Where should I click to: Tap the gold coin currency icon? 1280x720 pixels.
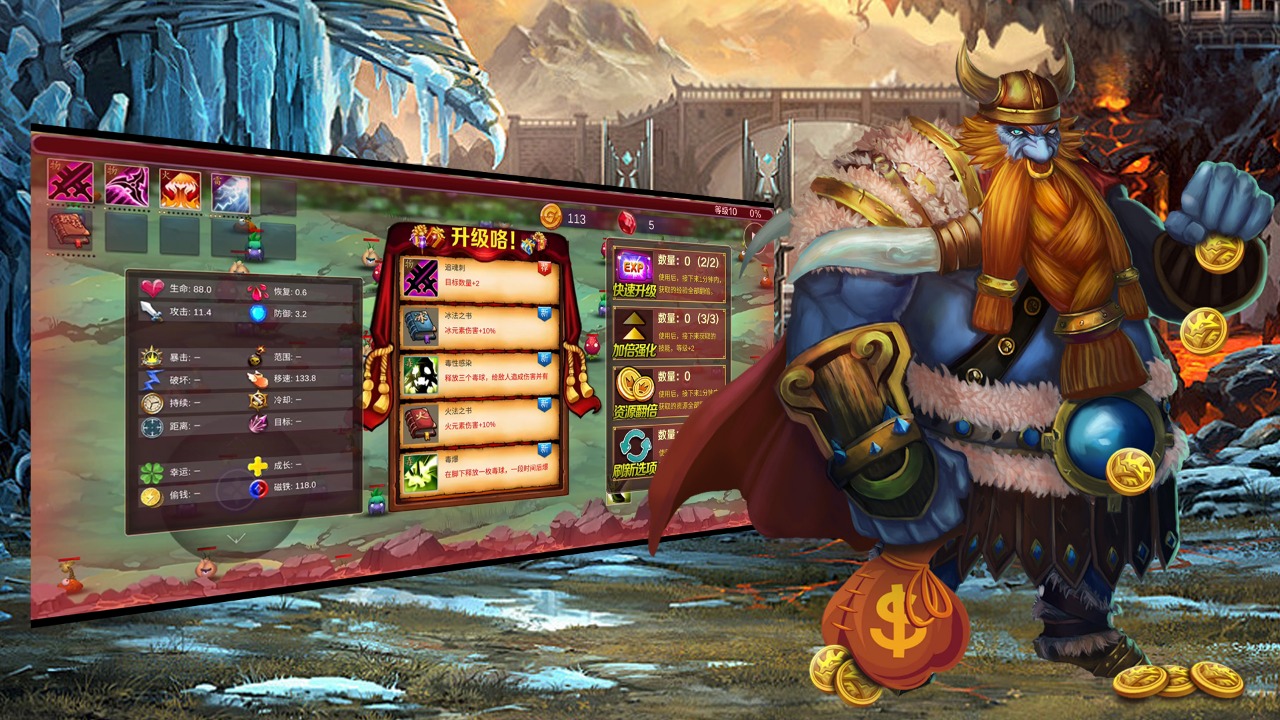(551, 216)
